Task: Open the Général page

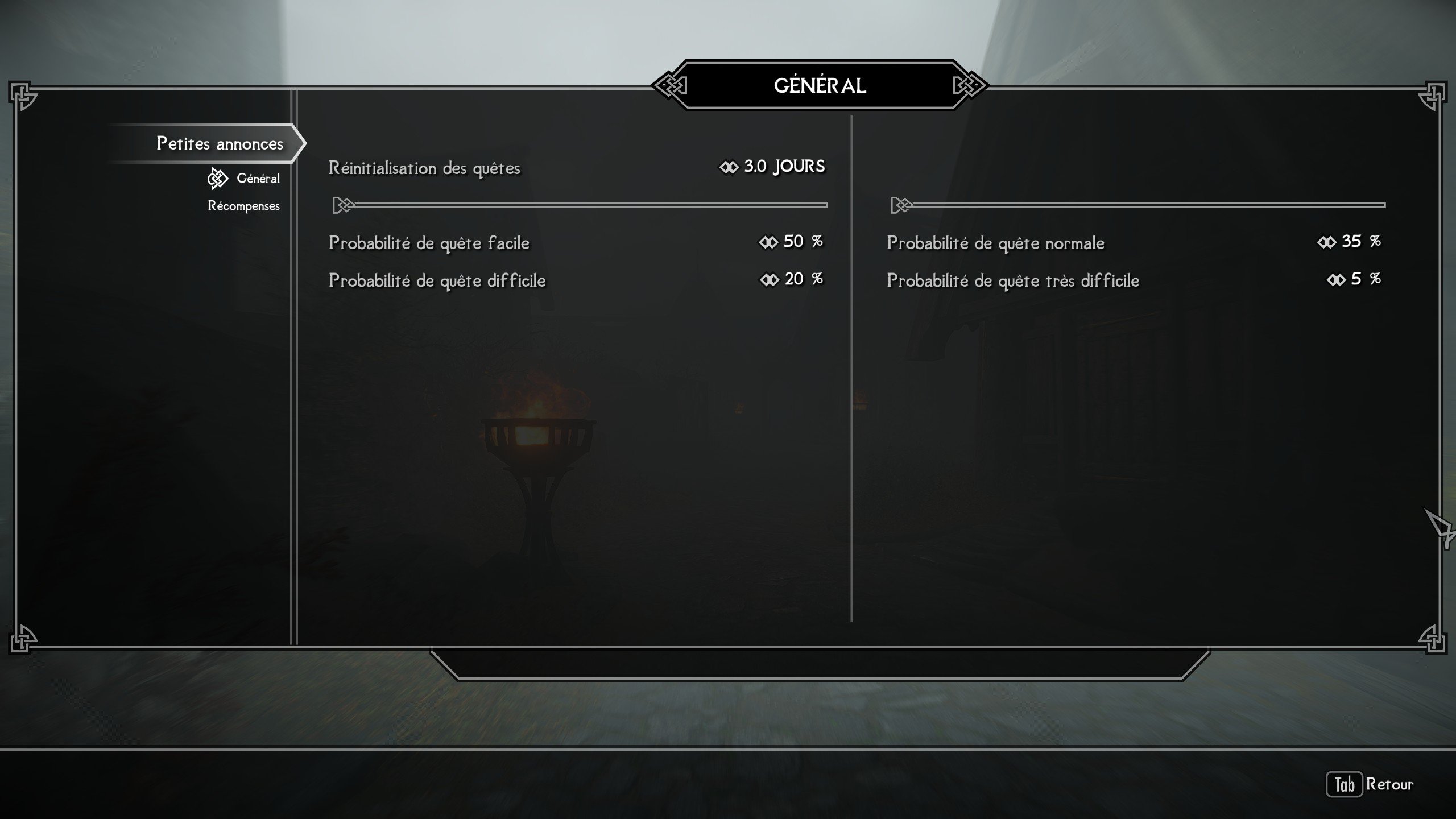Action: pos(258,179)
